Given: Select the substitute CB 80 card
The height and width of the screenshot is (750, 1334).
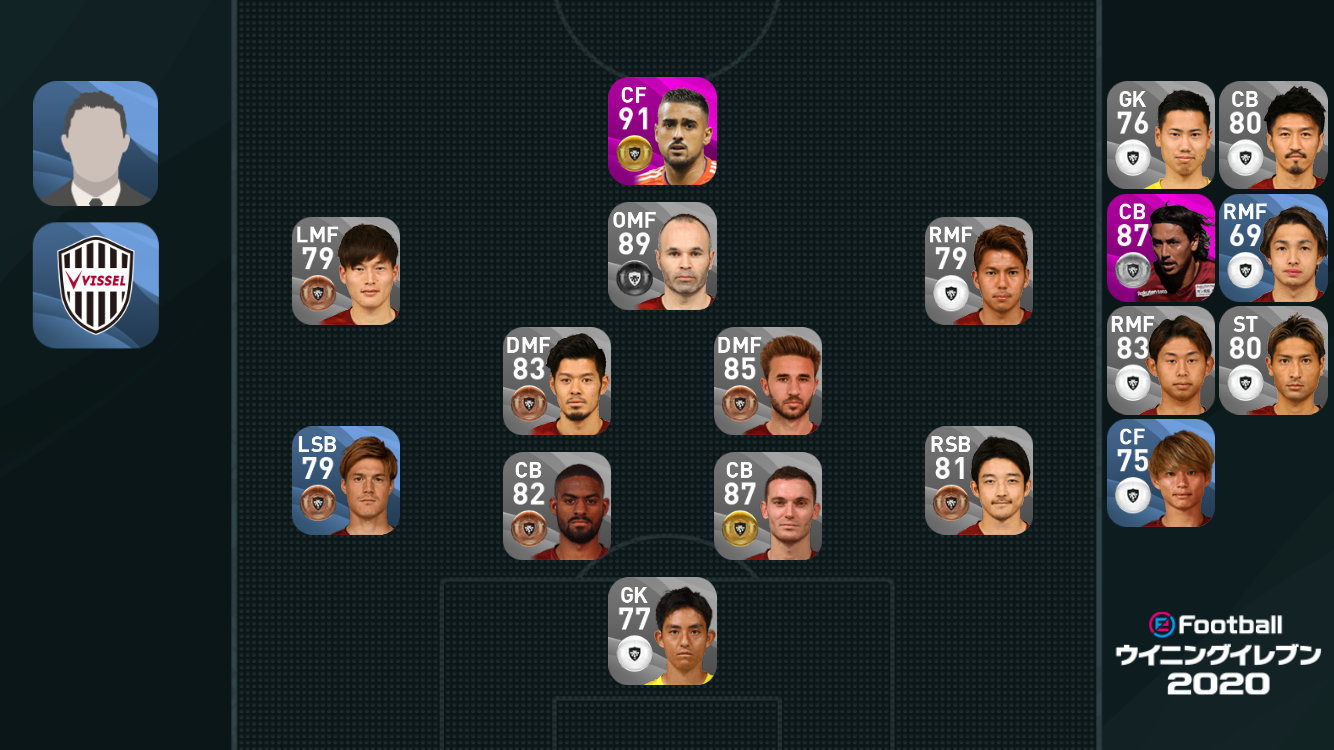Looking at the screenshot, I should tap(1273, 135).
